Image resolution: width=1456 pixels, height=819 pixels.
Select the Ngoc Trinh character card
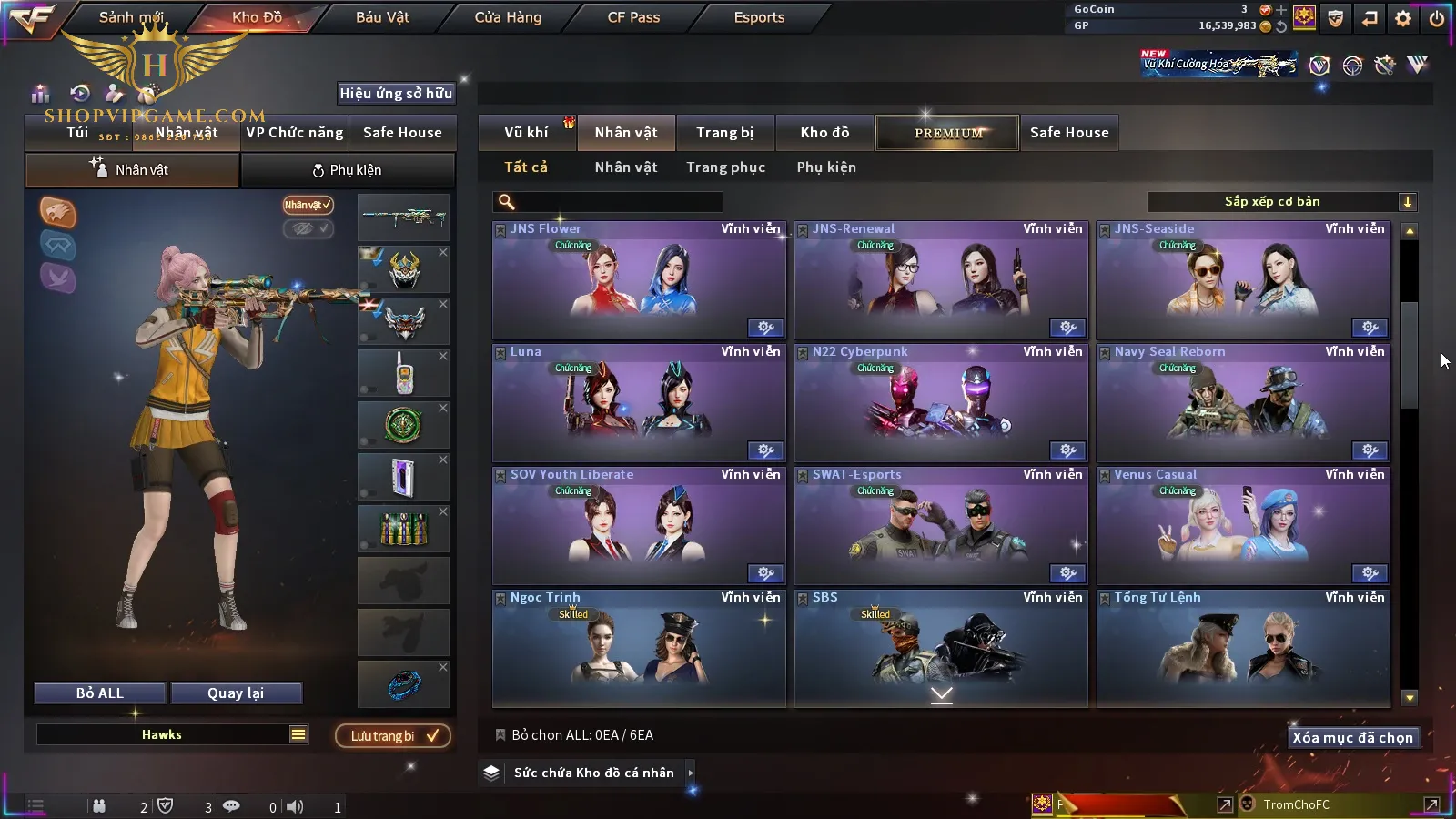[x=639, y=648]
